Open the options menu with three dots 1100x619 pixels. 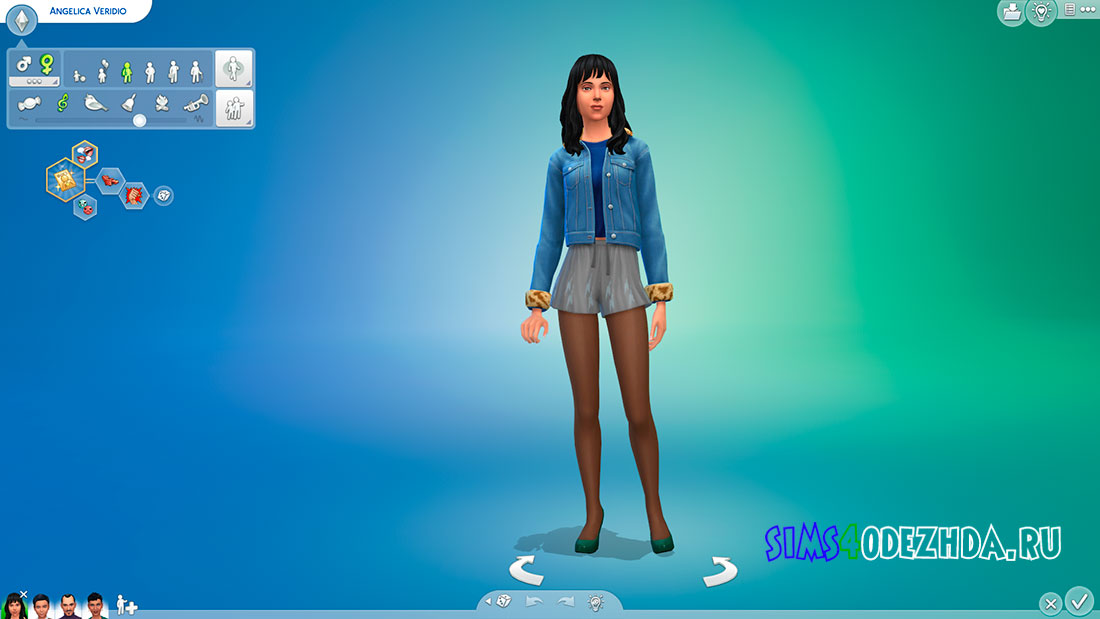tap(1088, 10)
